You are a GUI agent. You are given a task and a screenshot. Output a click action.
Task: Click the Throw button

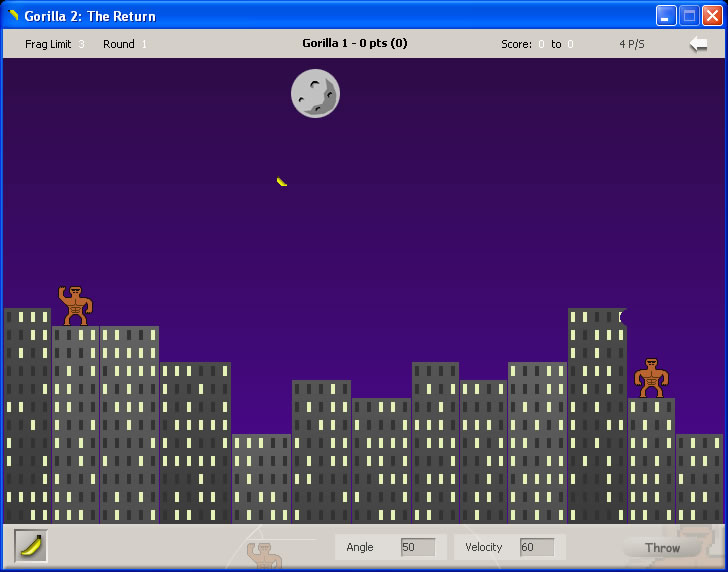[661, 547]
